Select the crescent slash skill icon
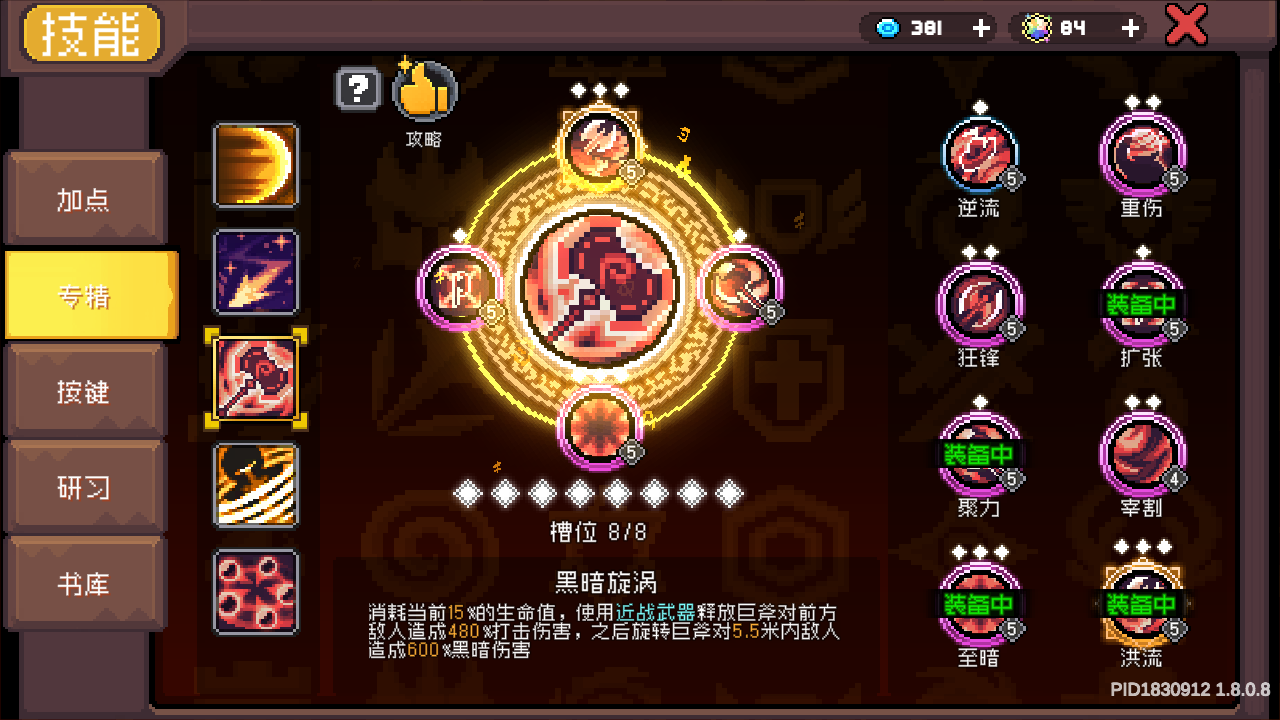 [255, 166]
